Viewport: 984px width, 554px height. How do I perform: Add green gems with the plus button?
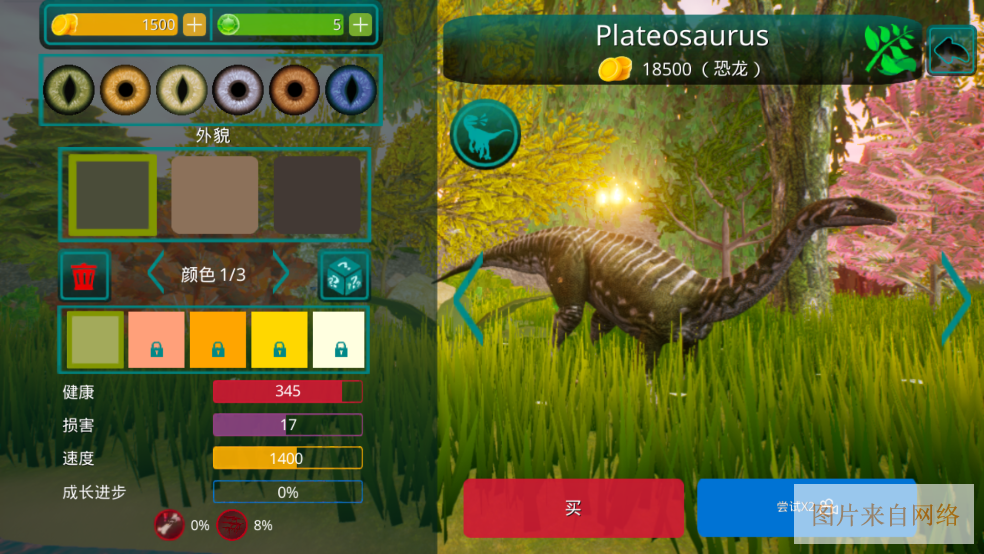click(360, 25)
